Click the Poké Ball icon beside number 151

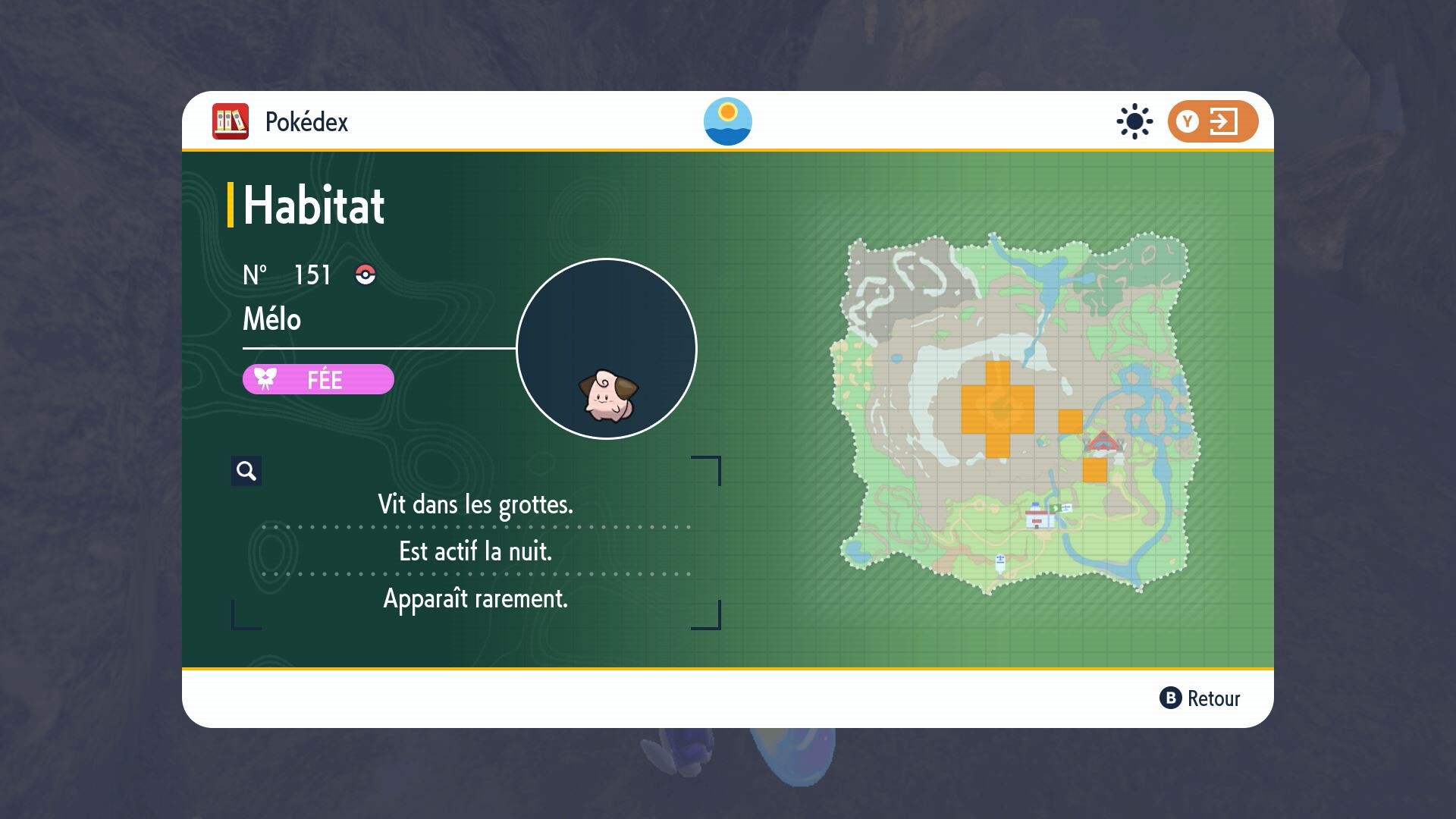coord(365,276)
